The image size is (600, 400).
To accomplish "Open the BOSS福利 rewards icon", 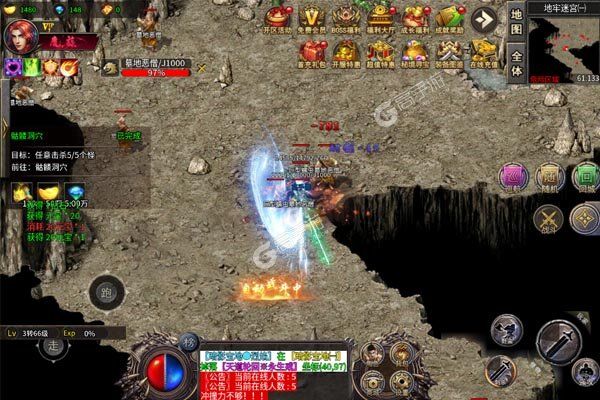I will point(346,18).
